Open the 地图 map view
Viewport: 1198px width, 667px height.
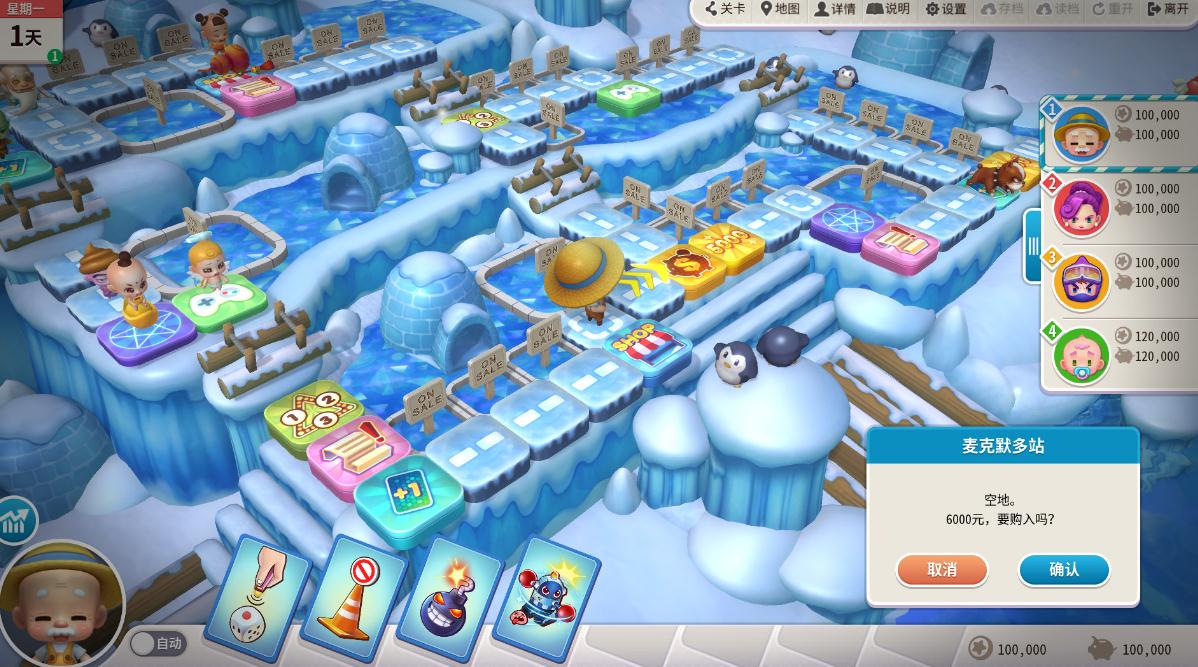780,9
